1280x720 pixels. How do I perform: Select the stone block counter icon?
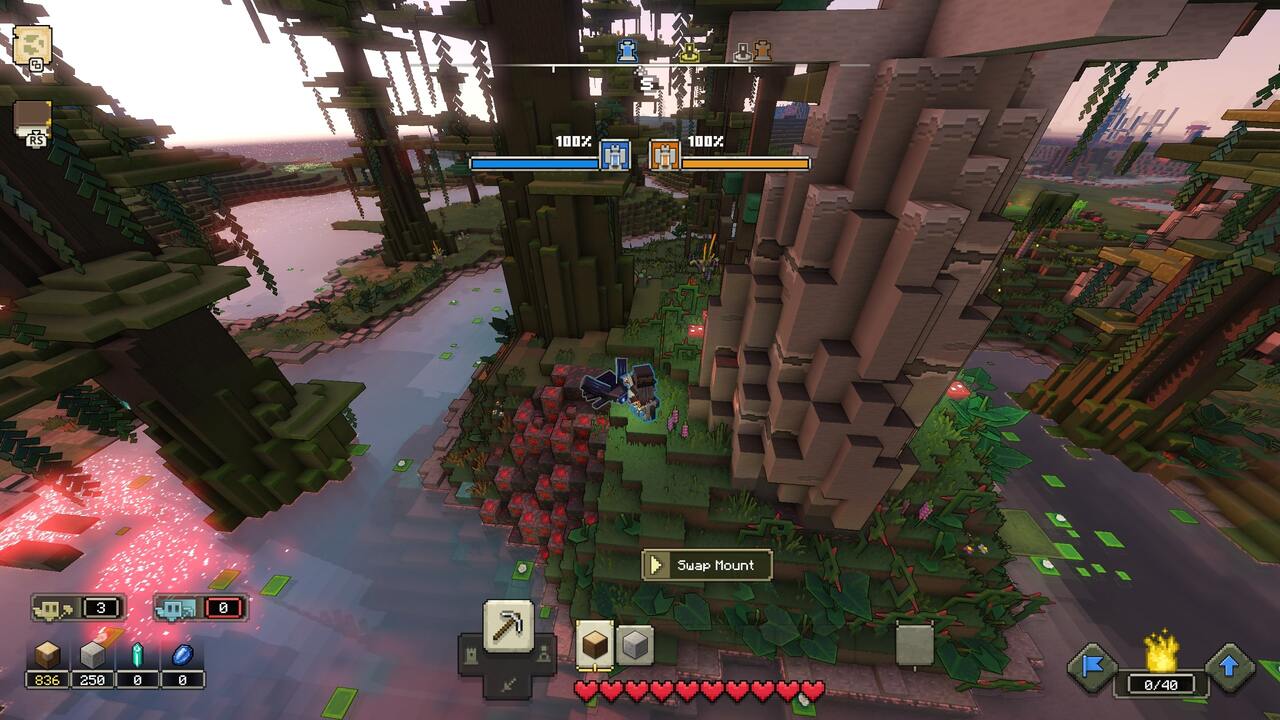tap(93, 654)
